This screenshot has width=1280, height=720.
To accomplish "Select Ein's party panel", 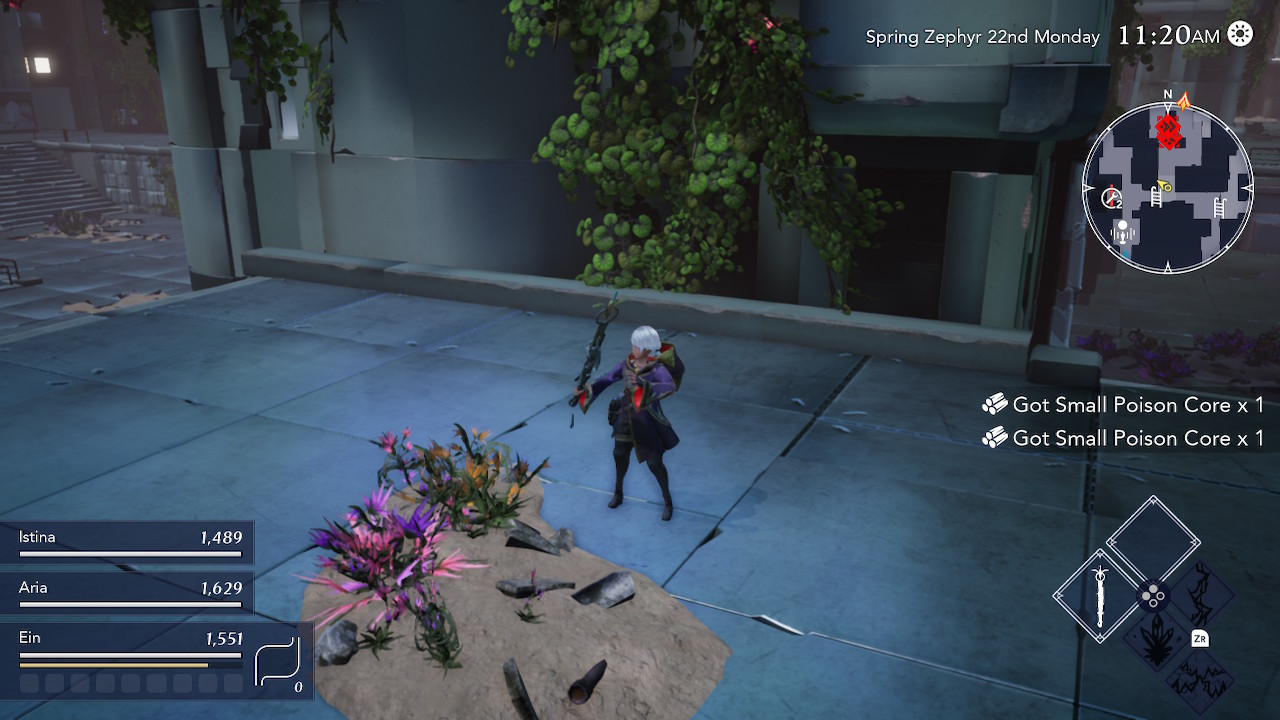I will click(130, 647).
